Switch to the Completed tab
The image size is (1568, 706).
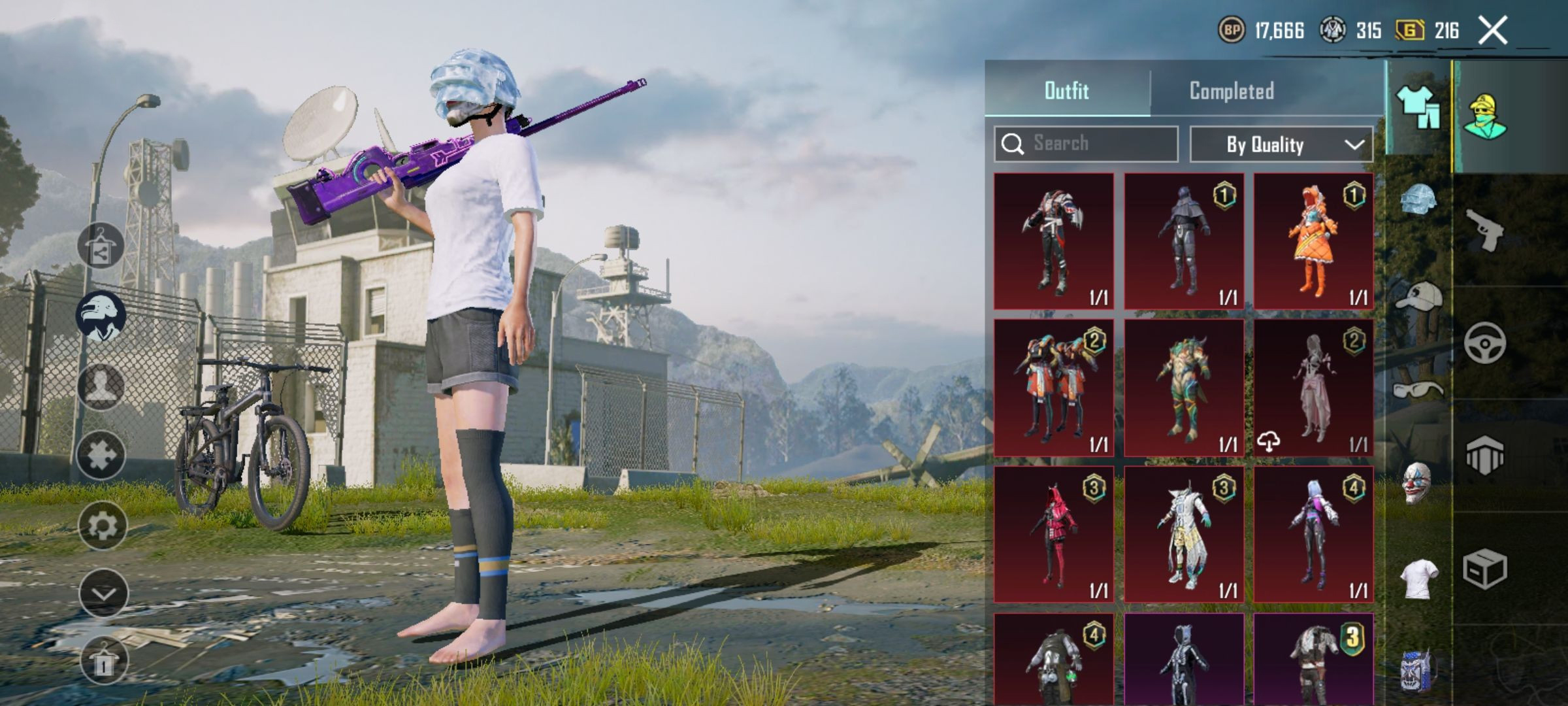click(1232, 91)
